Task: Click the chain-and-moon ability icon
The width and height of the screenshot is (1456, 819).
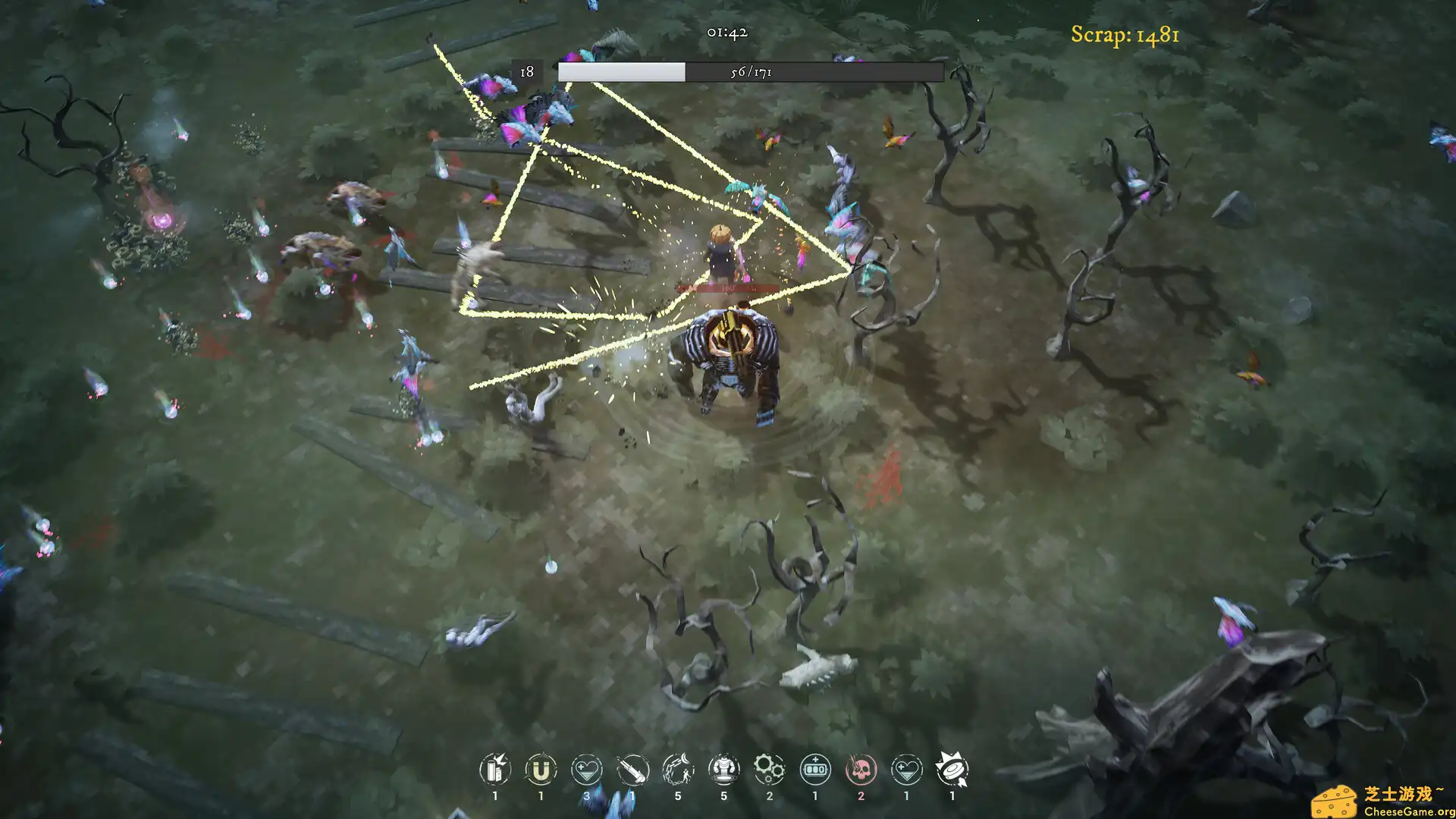Action: (x=677, y=770)
